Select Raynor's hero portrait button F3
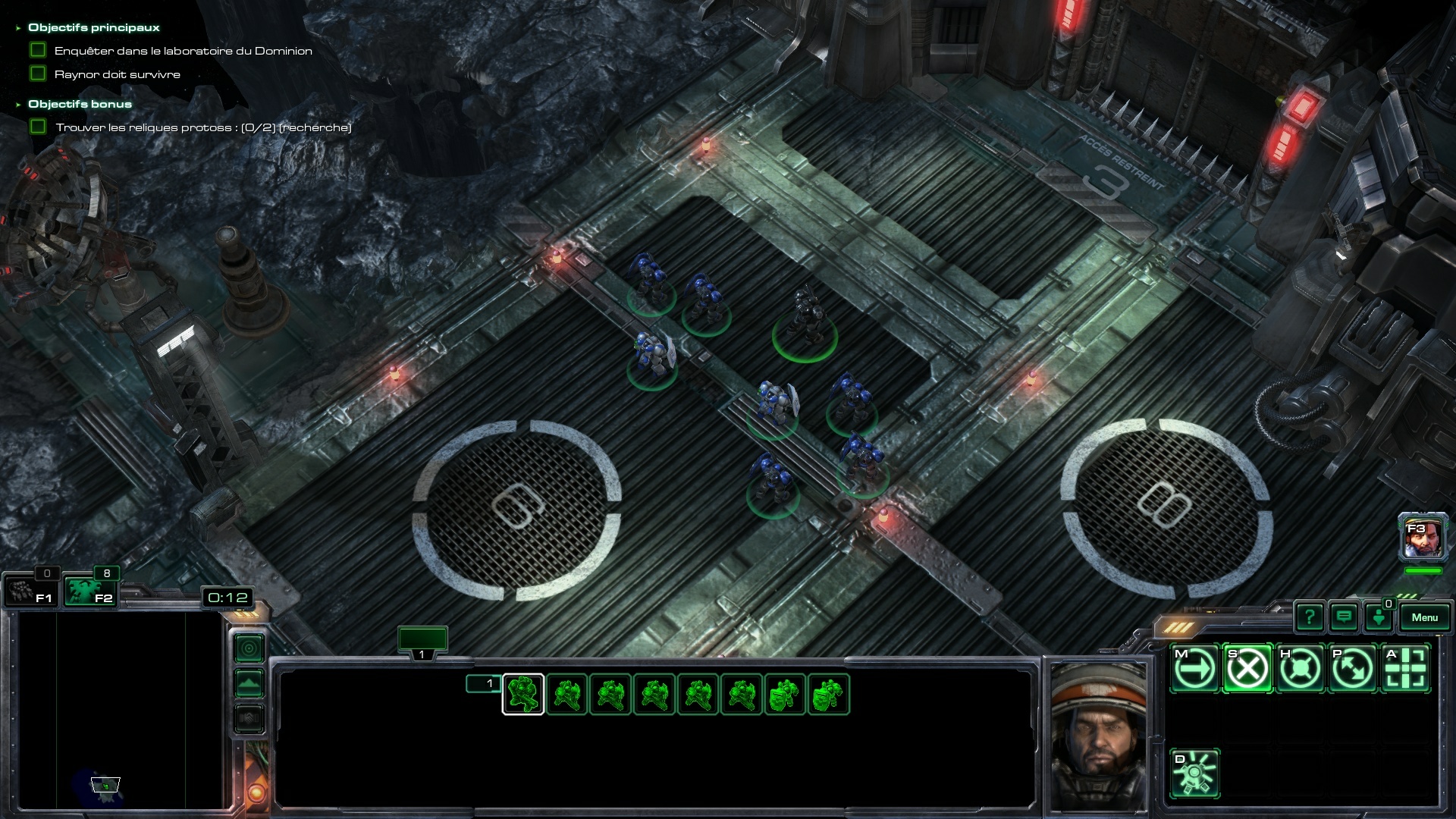The image size is (1456, 819). tap(1423, 537)
